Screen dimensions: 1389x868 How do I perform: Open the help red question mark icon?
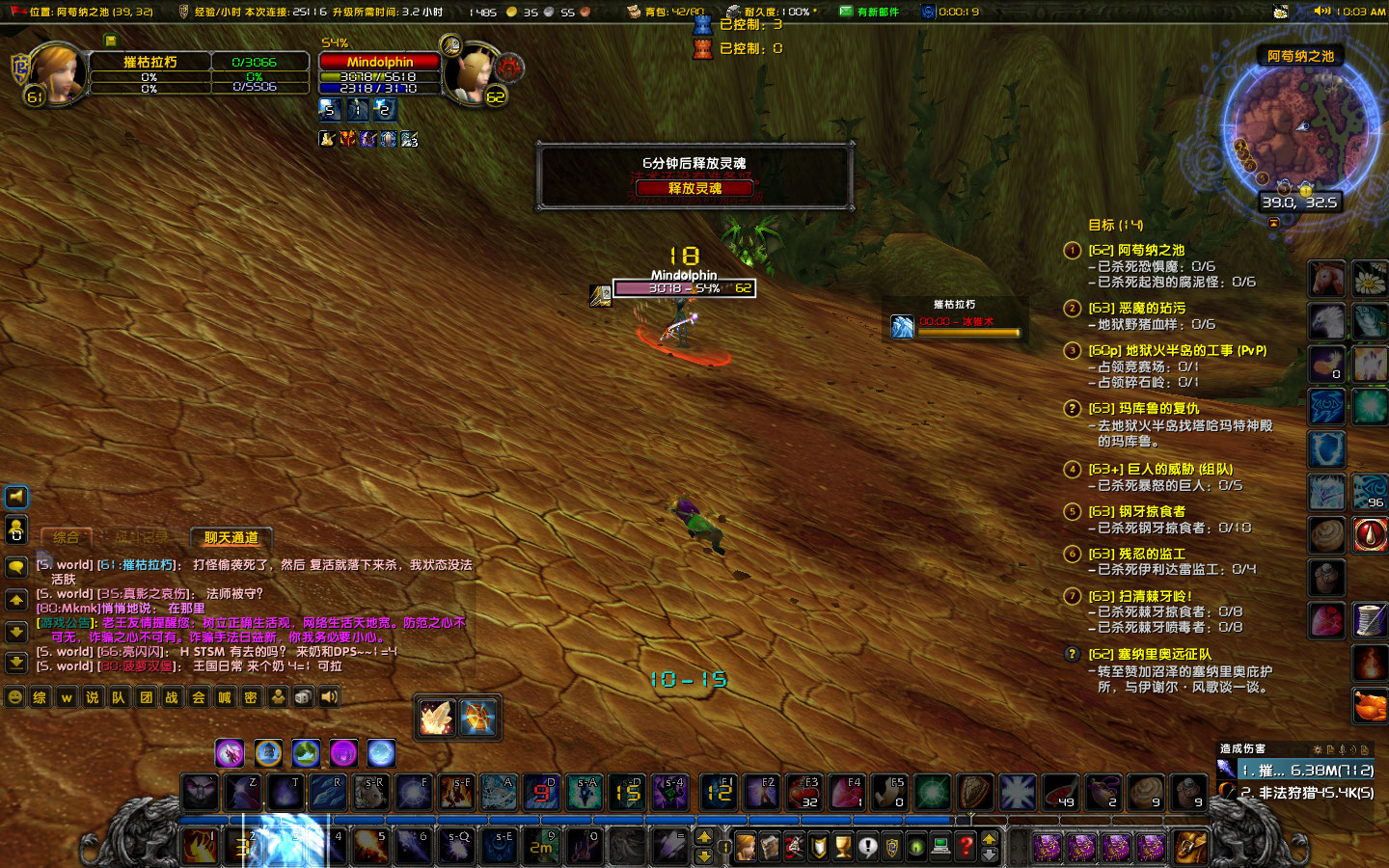click(x=967, y=846)
